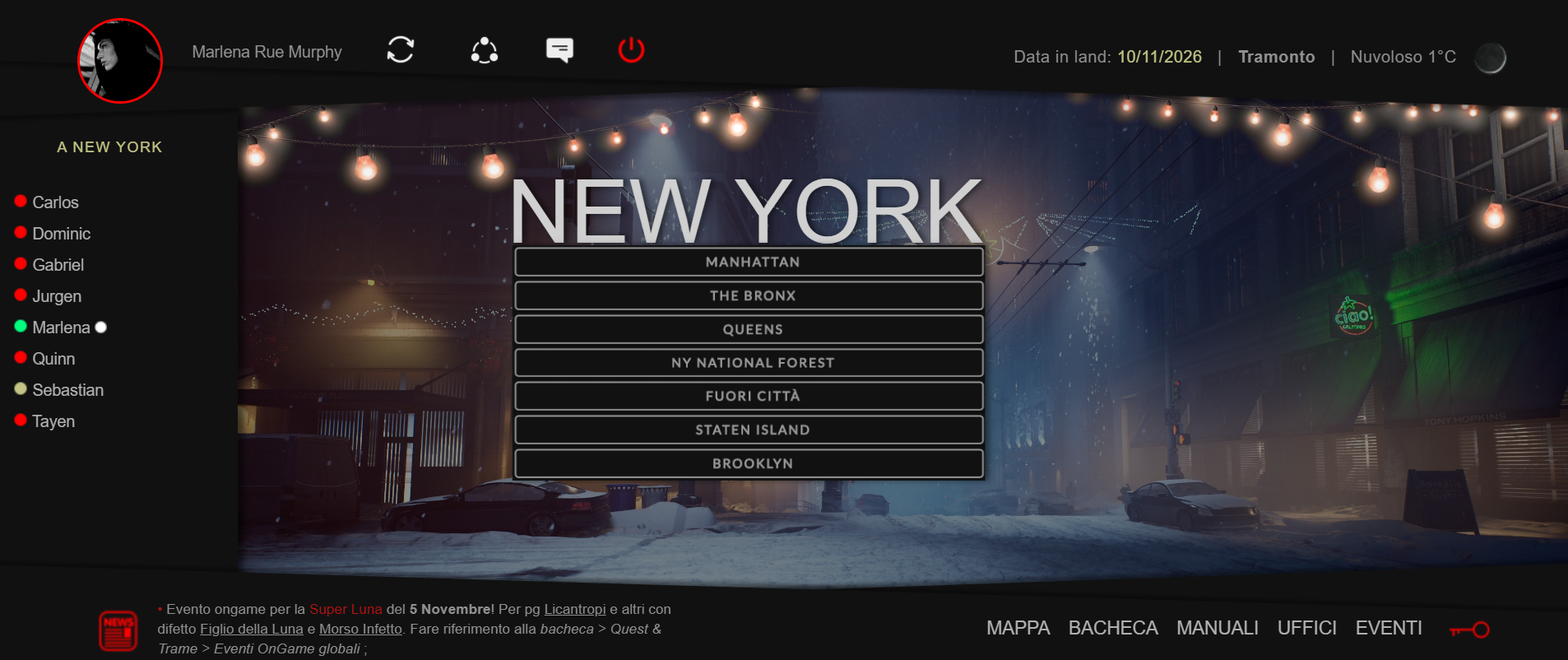Show the MANUALI section

pyautogui.click(x=1217, y=628)
